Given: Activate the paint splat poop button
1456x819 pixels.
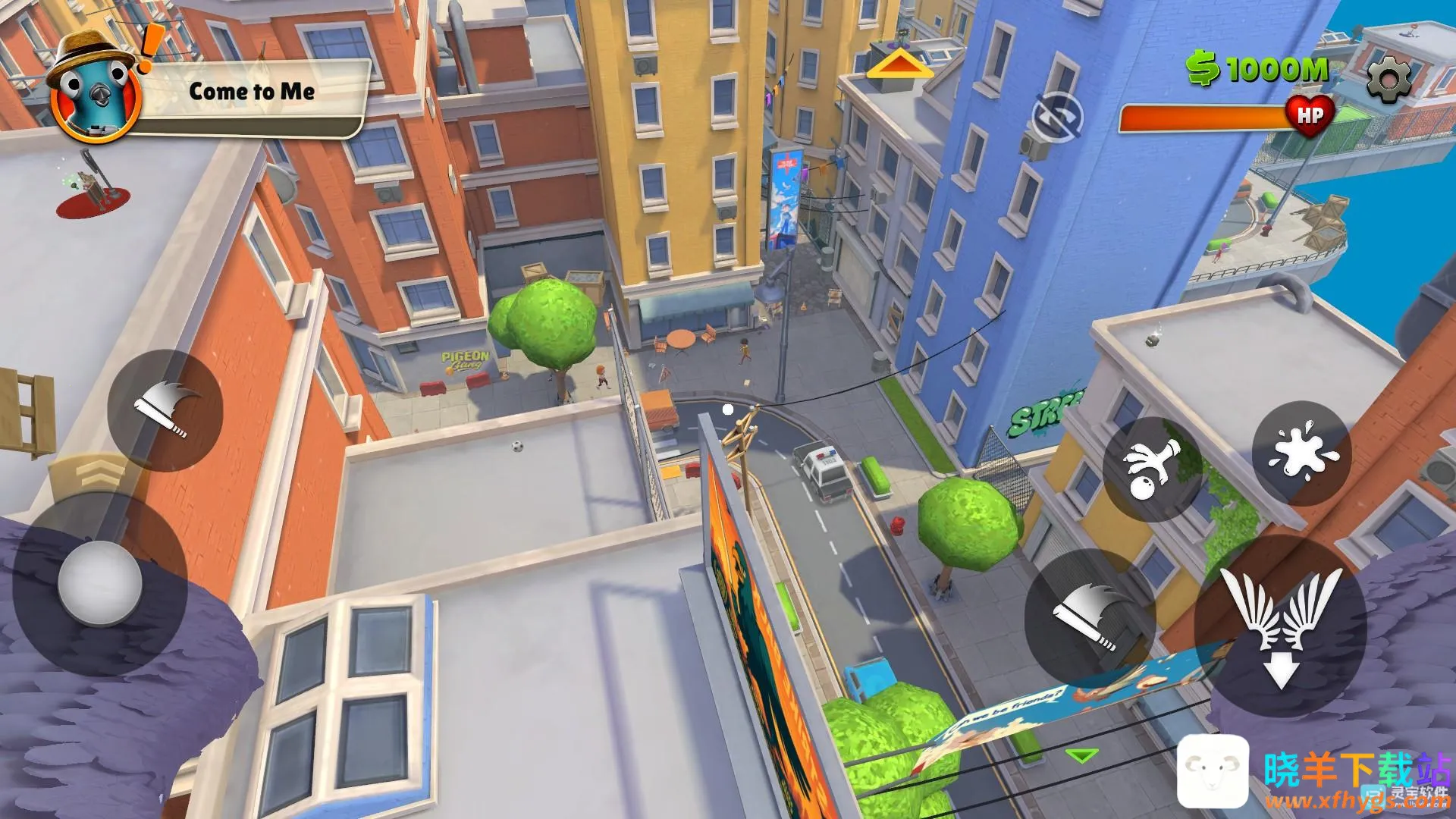Looking at the screenshot, I should [x=1301, y=453].
